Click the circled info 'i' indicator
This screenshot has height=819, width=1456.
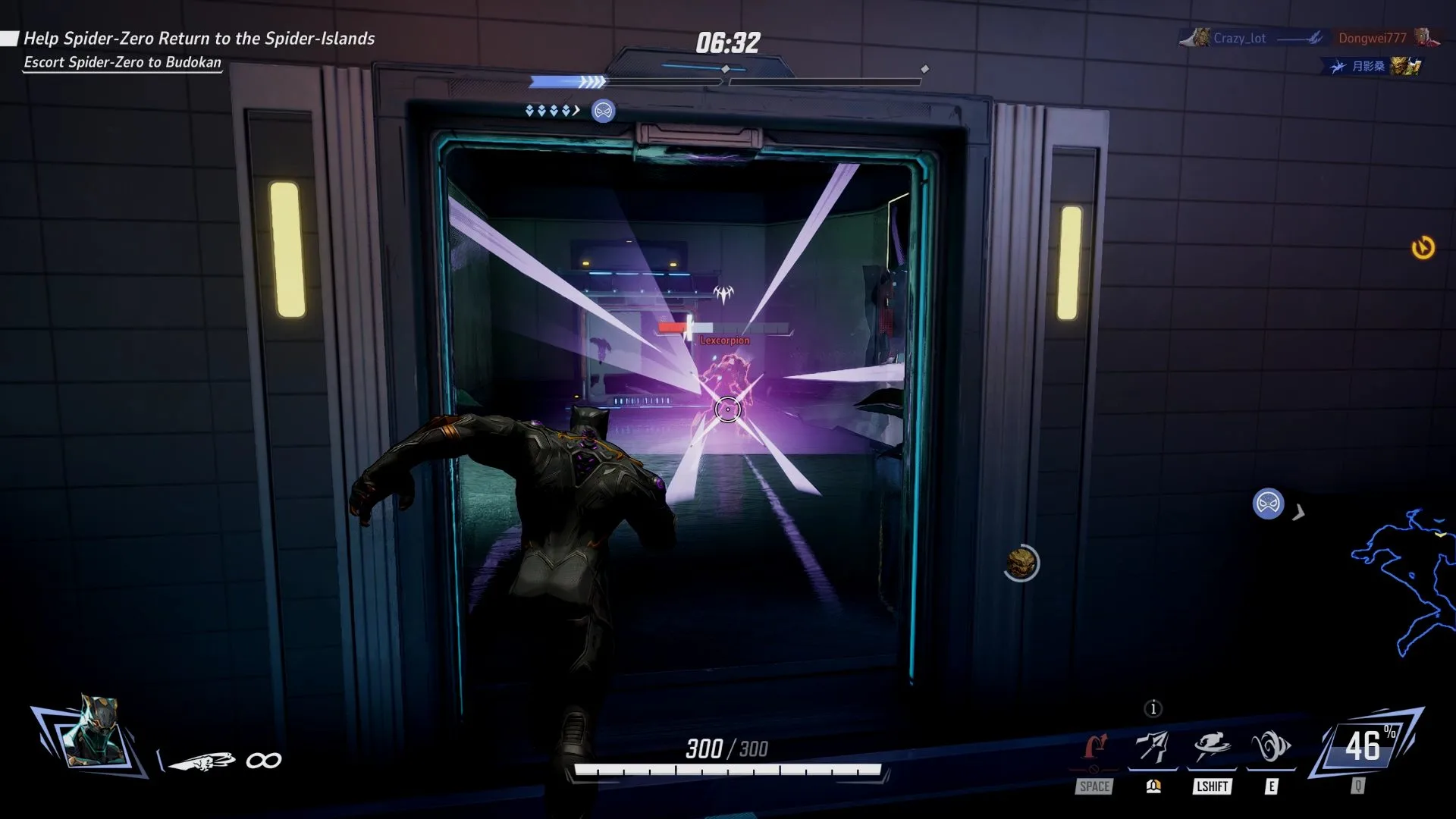pos(1153,709)
